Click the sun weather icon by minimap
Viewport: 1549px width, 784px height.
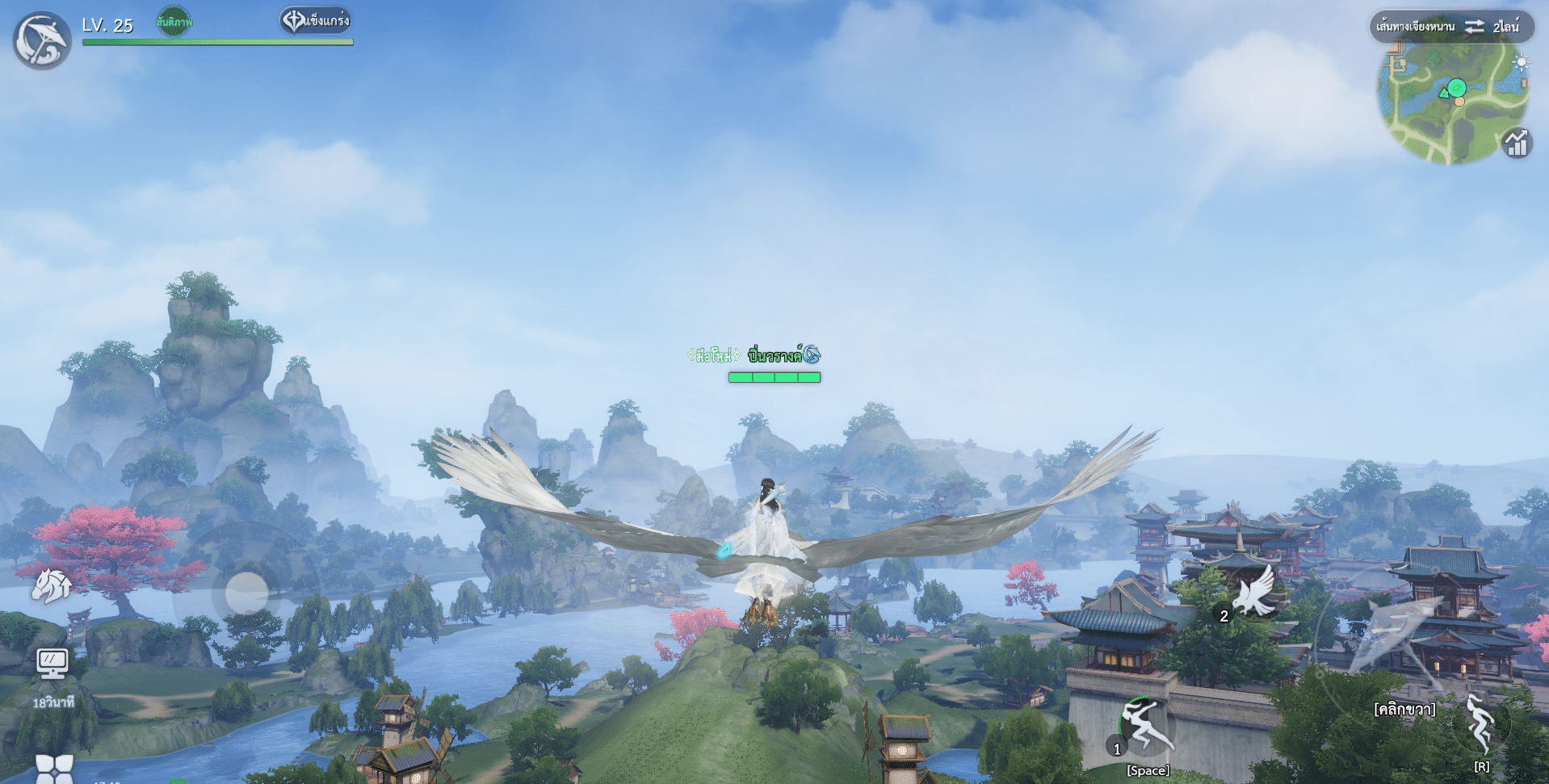tap(1521, 63)
